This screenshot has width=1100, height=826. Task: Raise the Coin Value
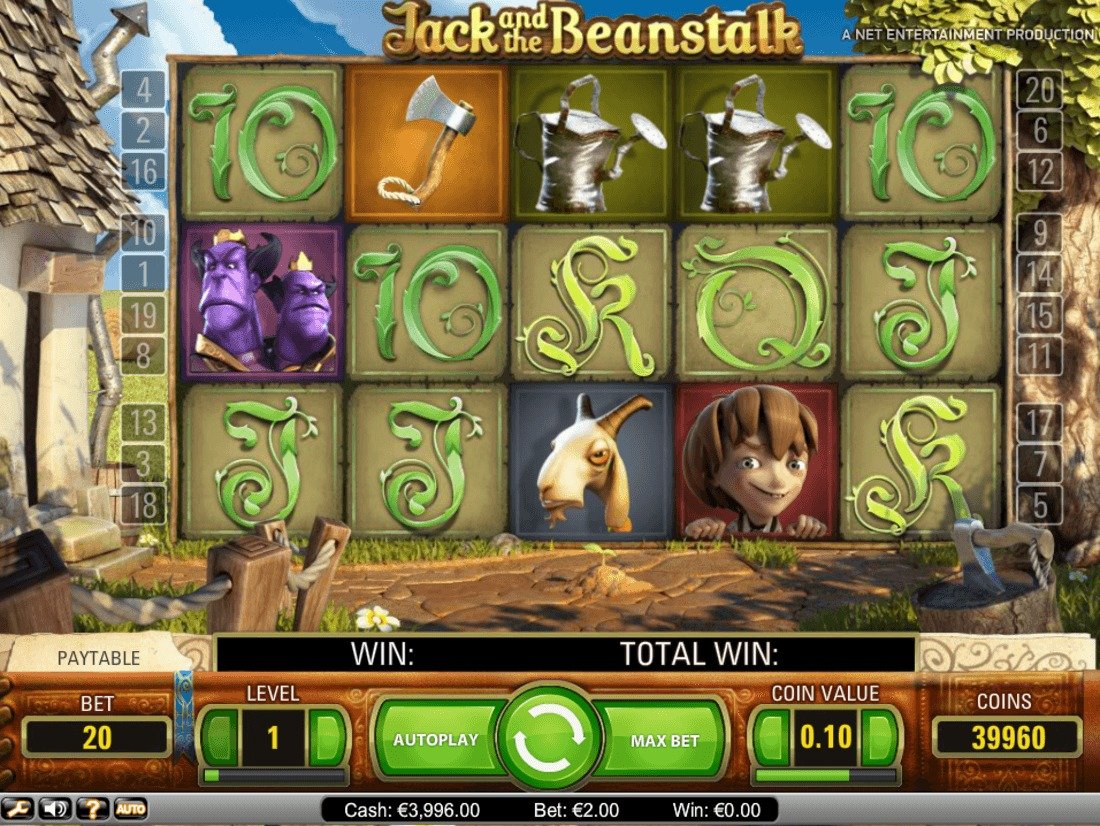coord(880,739)
